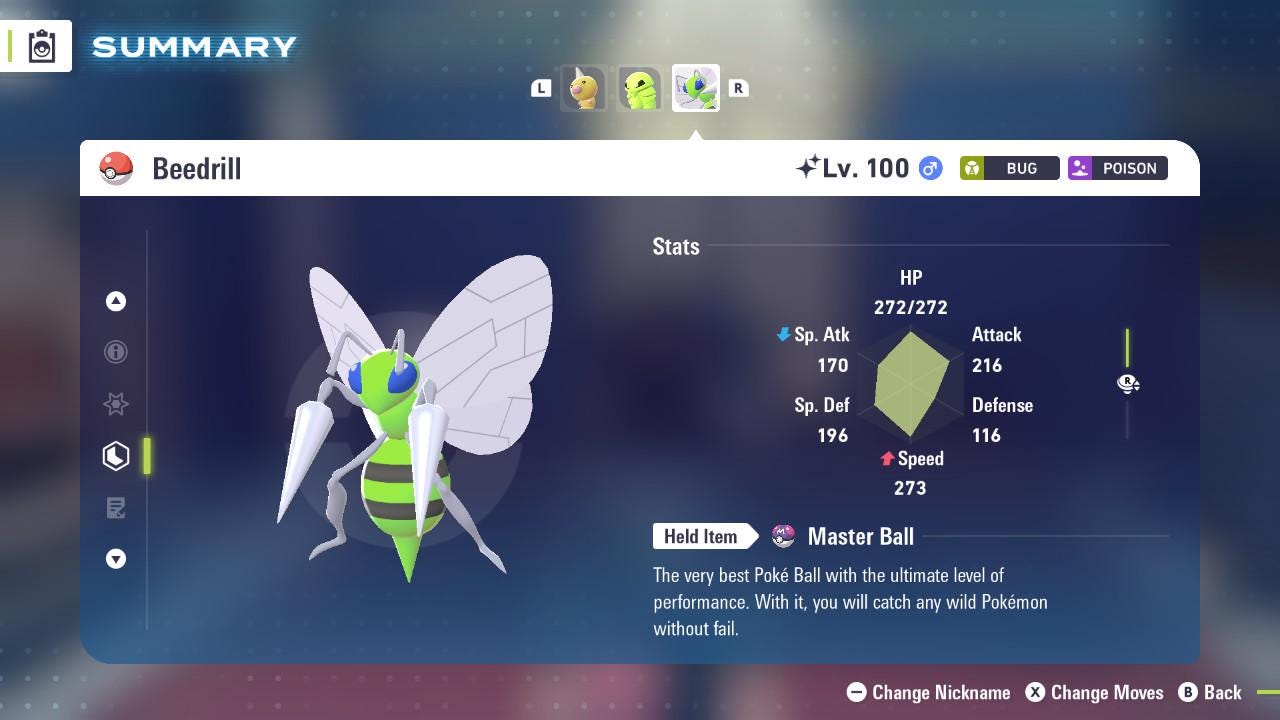Open the info page tab
Screen dimensions: 1280x720
[116, 352]
